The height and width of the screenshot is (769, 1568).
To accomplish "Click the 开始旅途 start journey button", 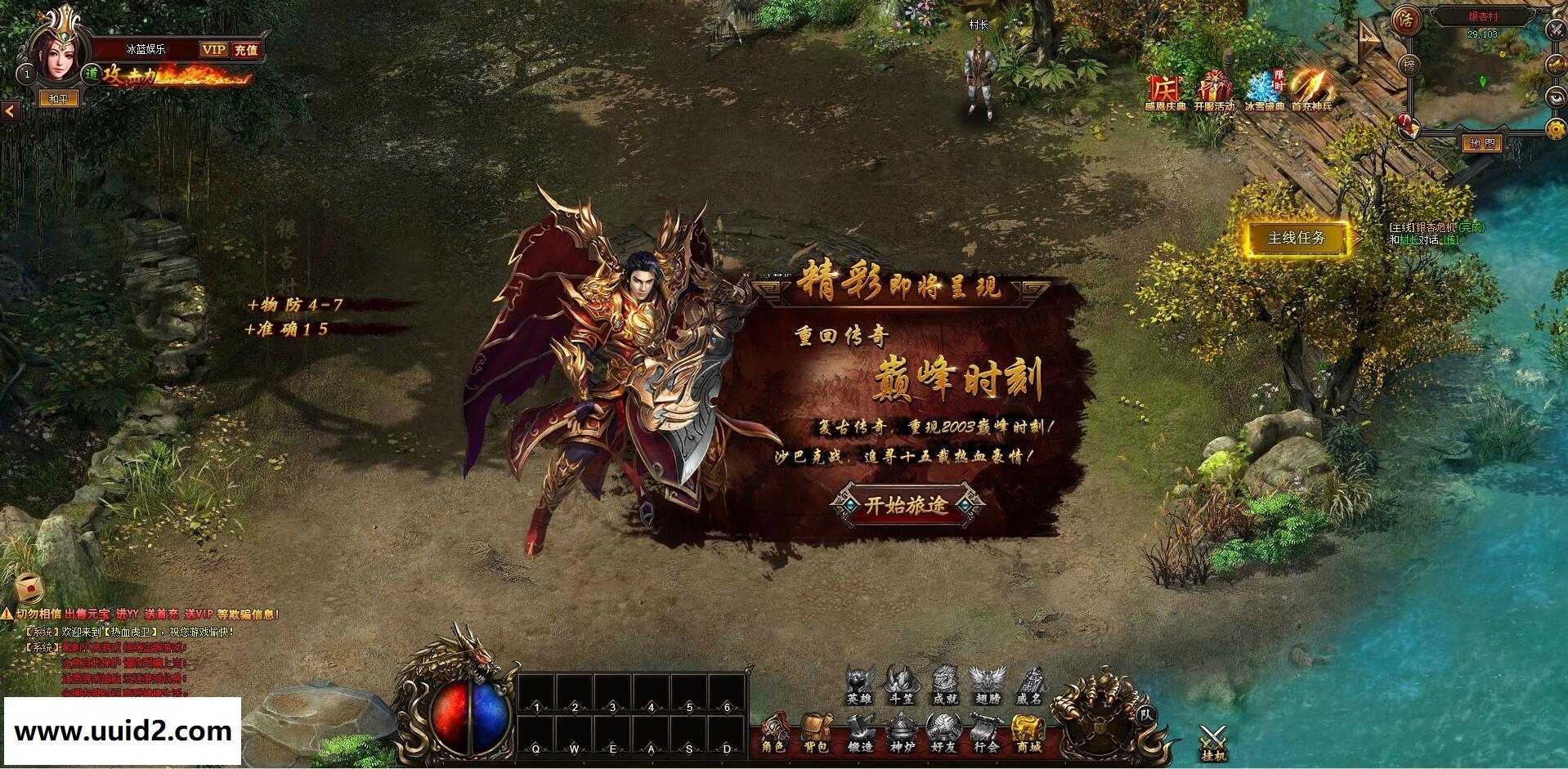I will [x=906, y=505].
